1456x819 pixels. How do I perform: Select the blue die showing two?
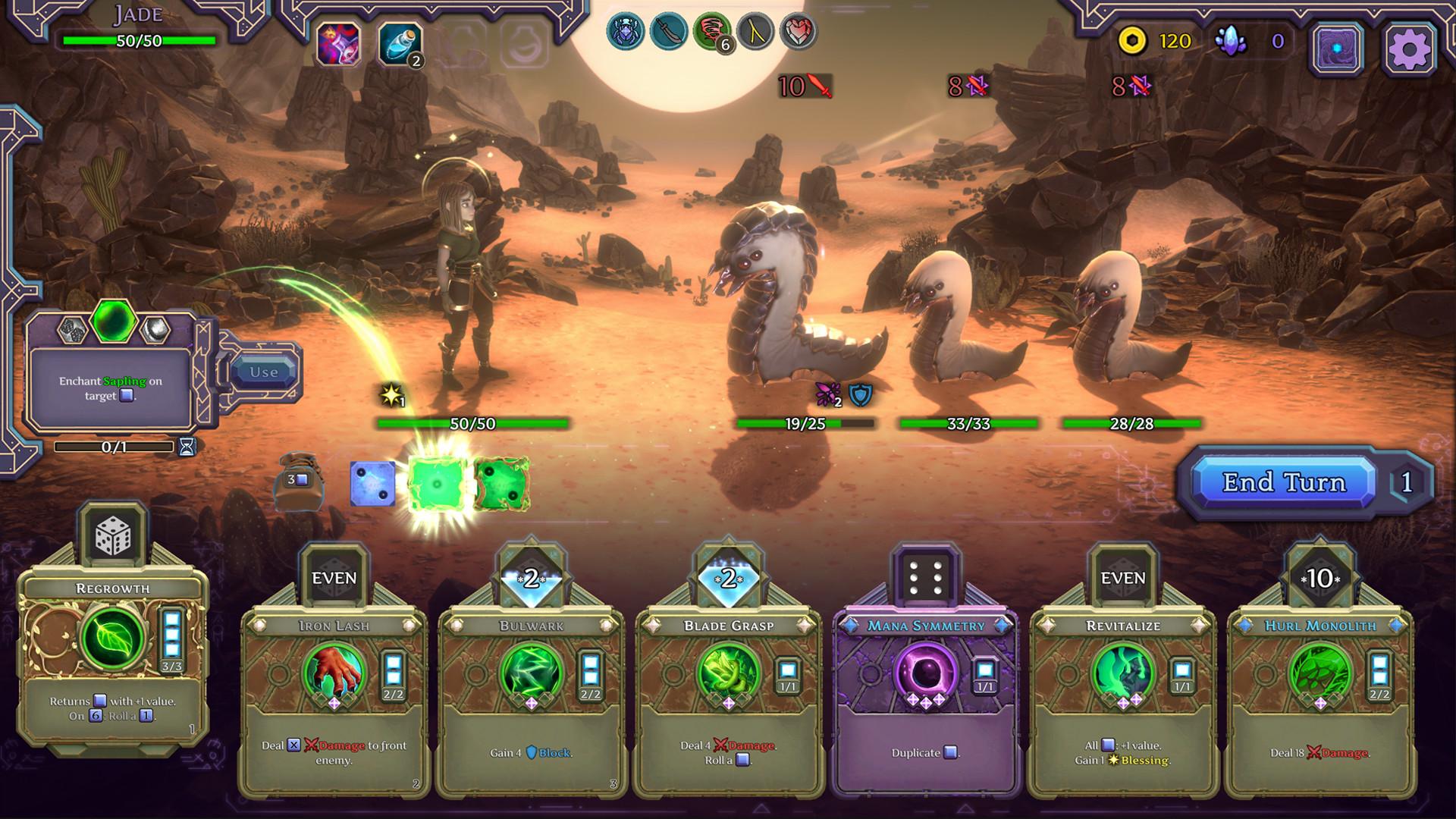click(x=372, y=483)
